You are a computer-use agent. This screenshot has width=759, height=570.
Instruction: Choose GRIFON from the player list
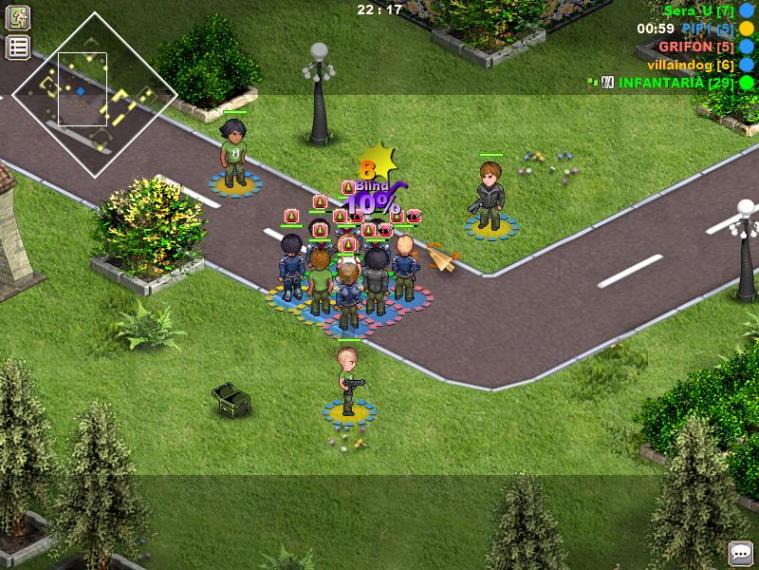tap(696, 46)
